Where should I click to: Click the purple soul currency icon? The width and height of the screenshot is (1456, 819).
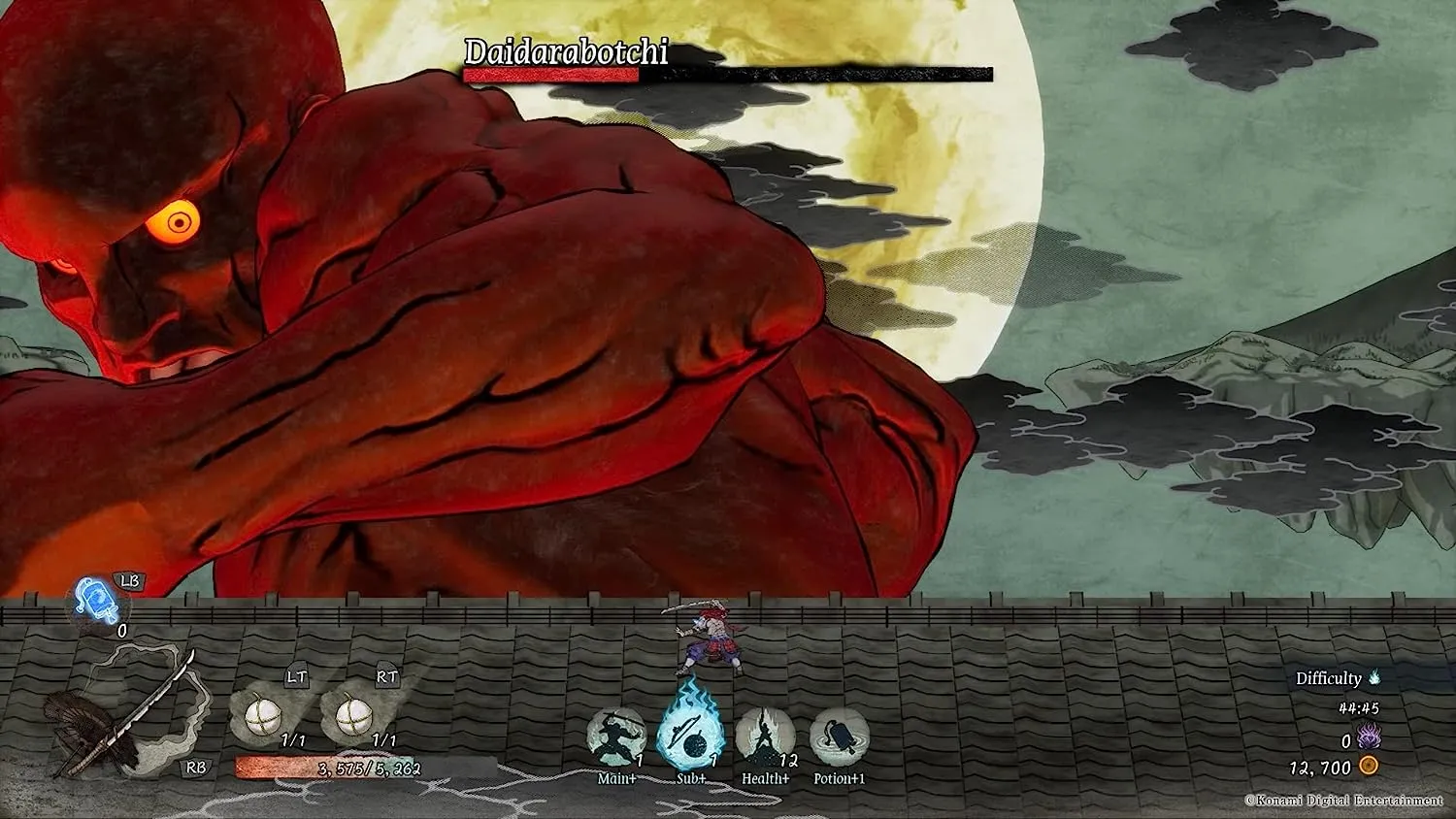pos(1369,737)
